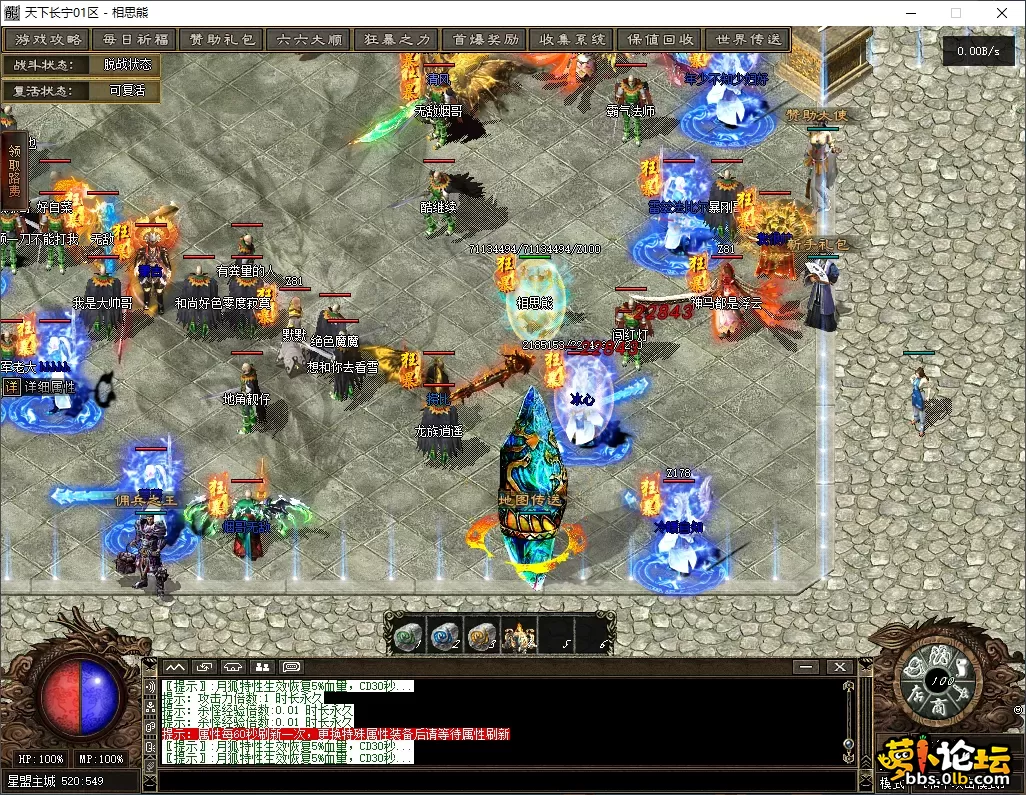
Task: Click the 领取路费 side button
Action: 14,171
